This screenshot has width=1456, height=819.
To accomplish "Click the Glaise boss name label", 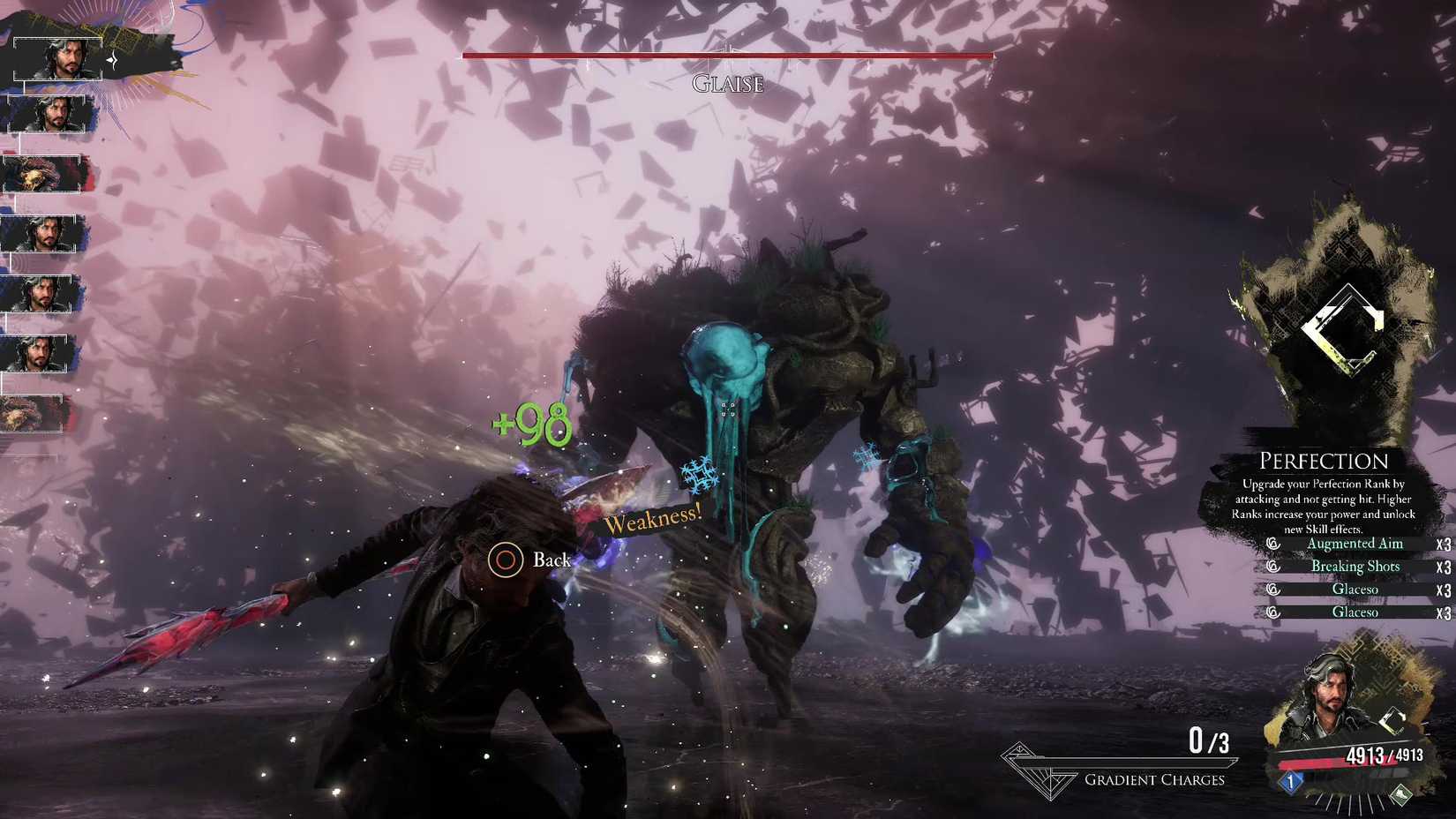I will coord(727,85).
